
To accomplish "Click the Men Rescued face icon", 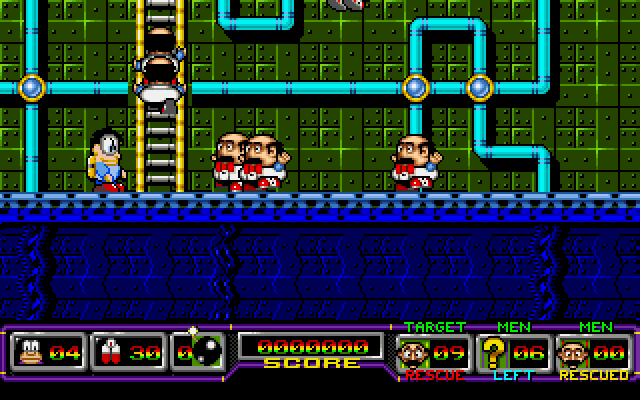I will pyautogui.click(x=573, y=352).
